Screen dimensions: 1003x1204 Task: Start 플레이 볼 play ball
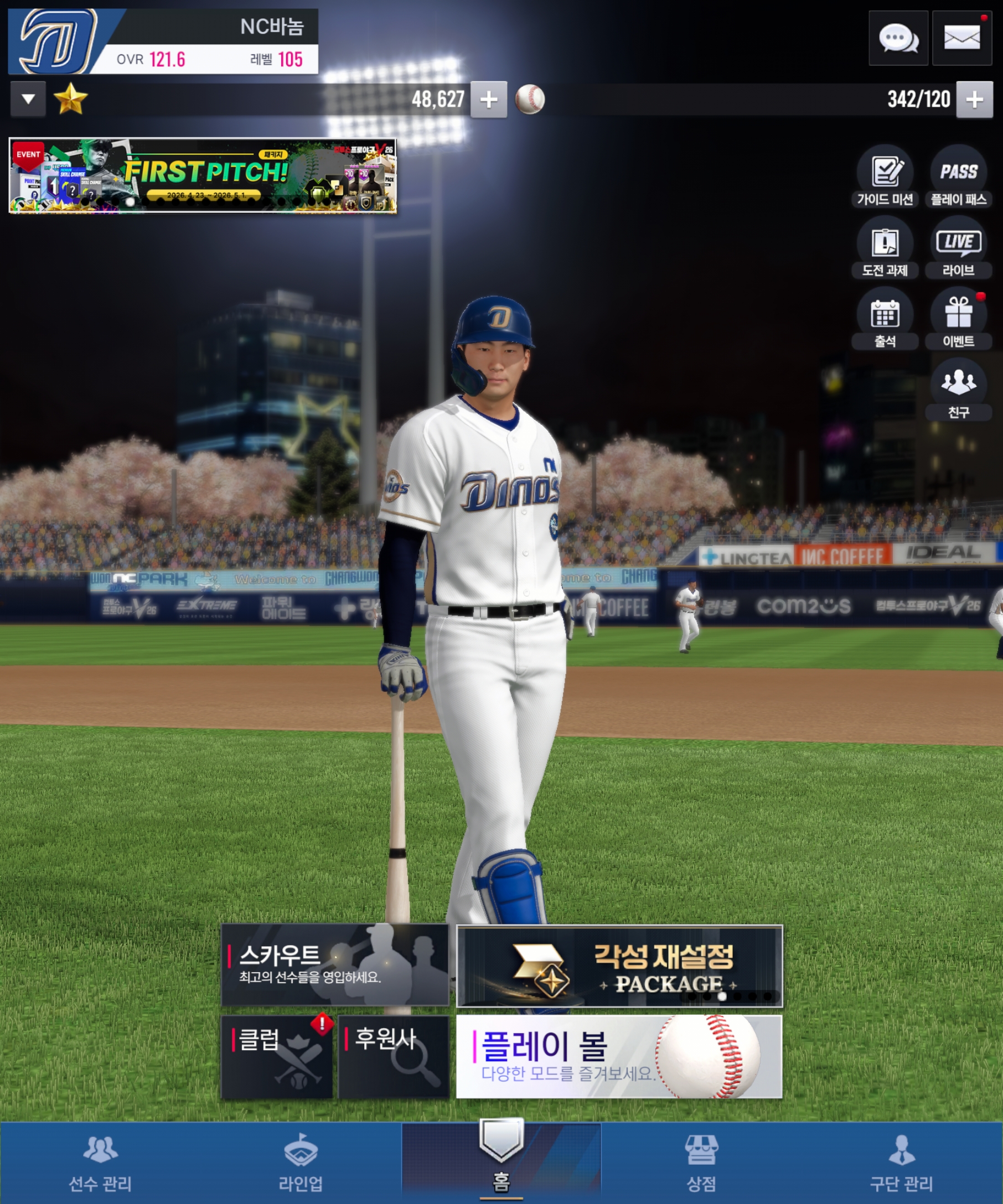click(619, 1057)
